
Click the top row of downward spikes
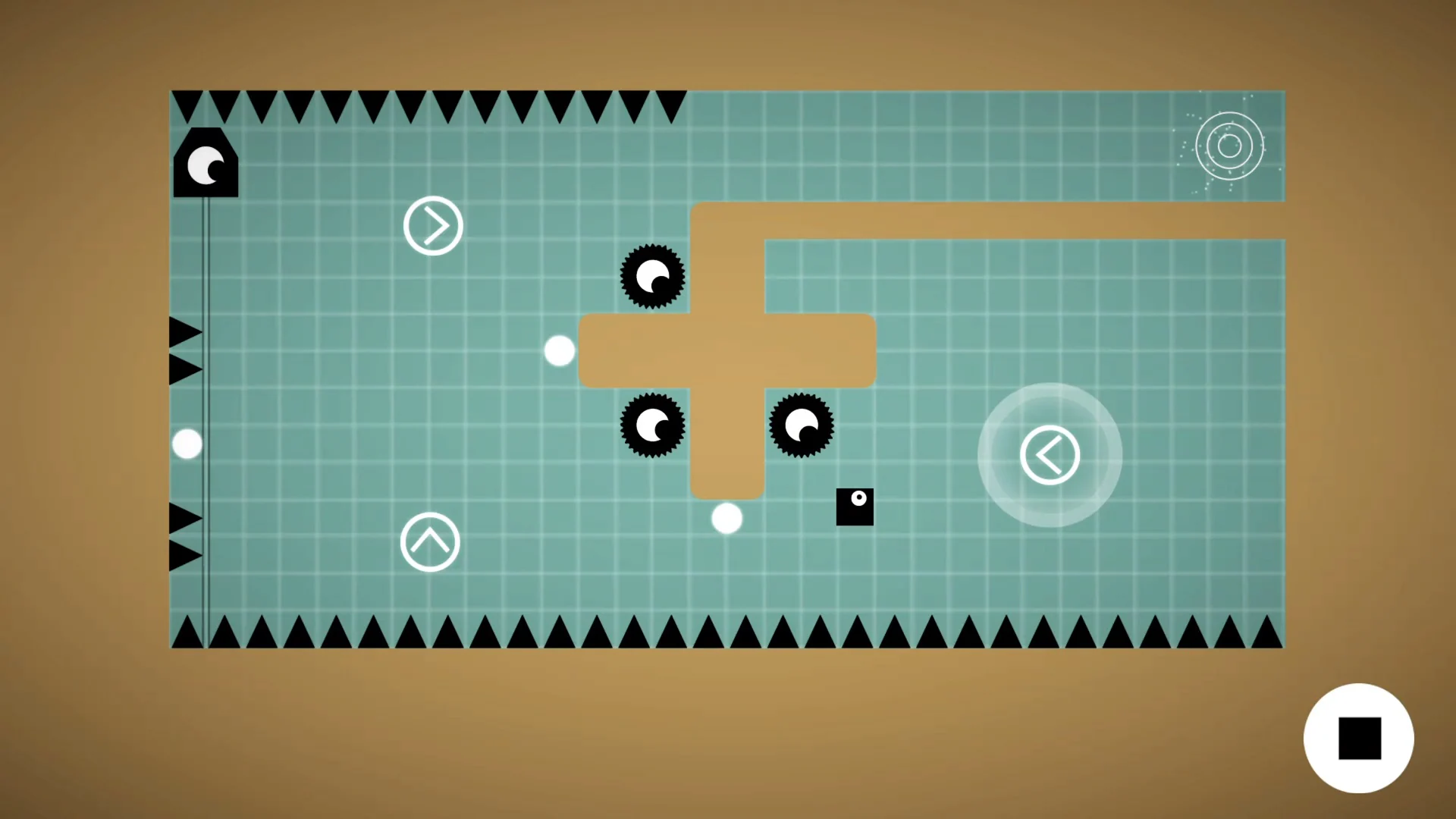click(x=425, y=105)
